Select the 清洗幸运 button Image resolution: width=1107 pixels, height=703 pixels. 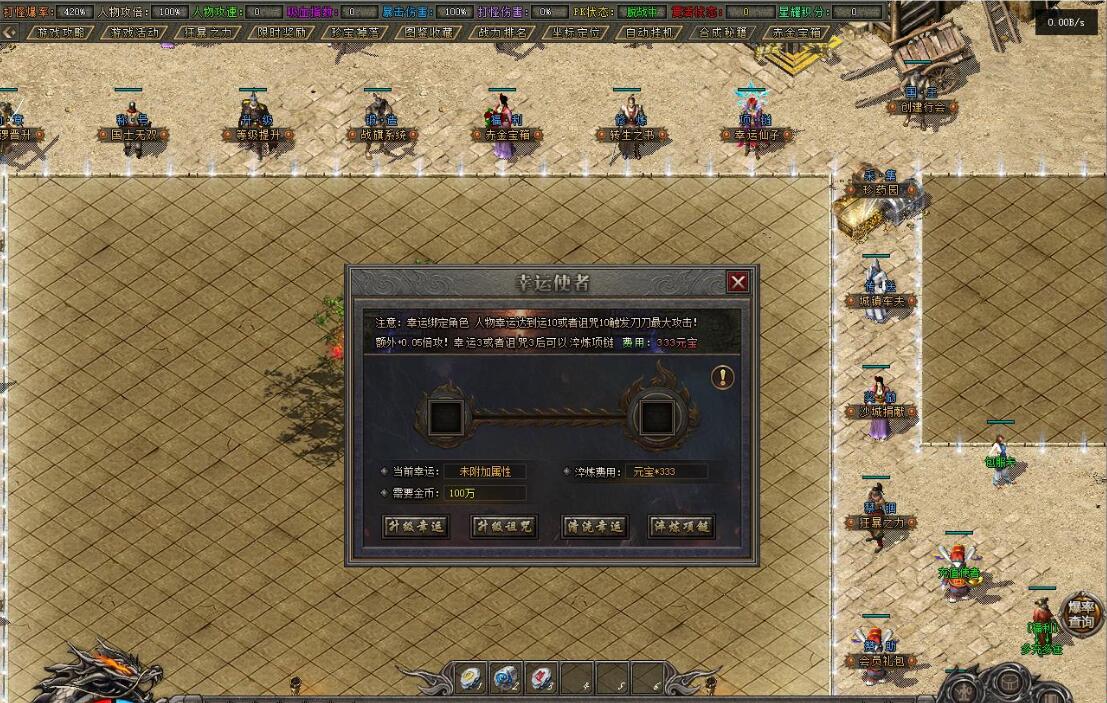[594, 526]
